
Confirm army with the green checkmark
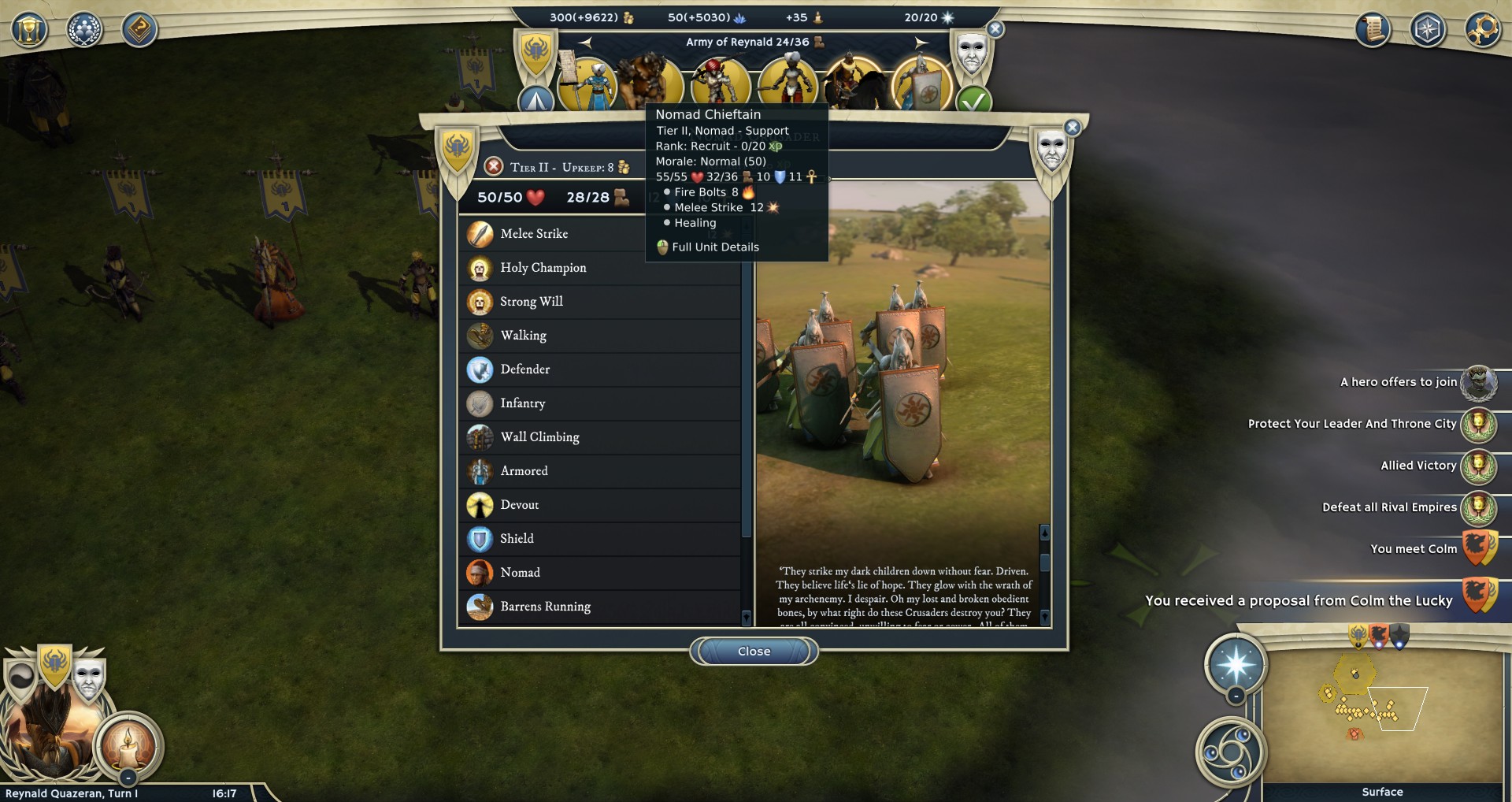[973, 102]
